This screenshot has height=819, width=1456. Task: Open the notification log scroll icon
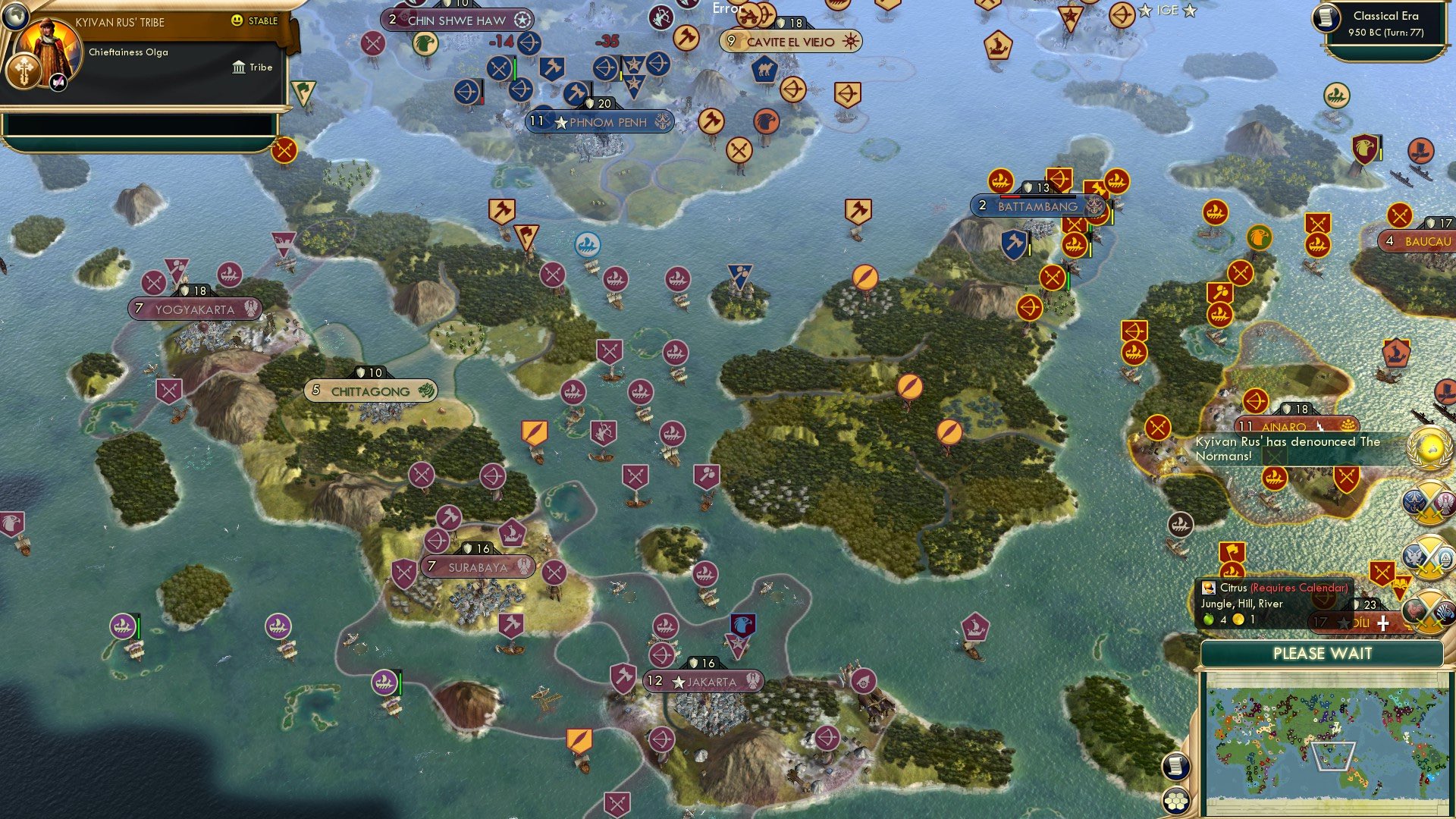1176,767
